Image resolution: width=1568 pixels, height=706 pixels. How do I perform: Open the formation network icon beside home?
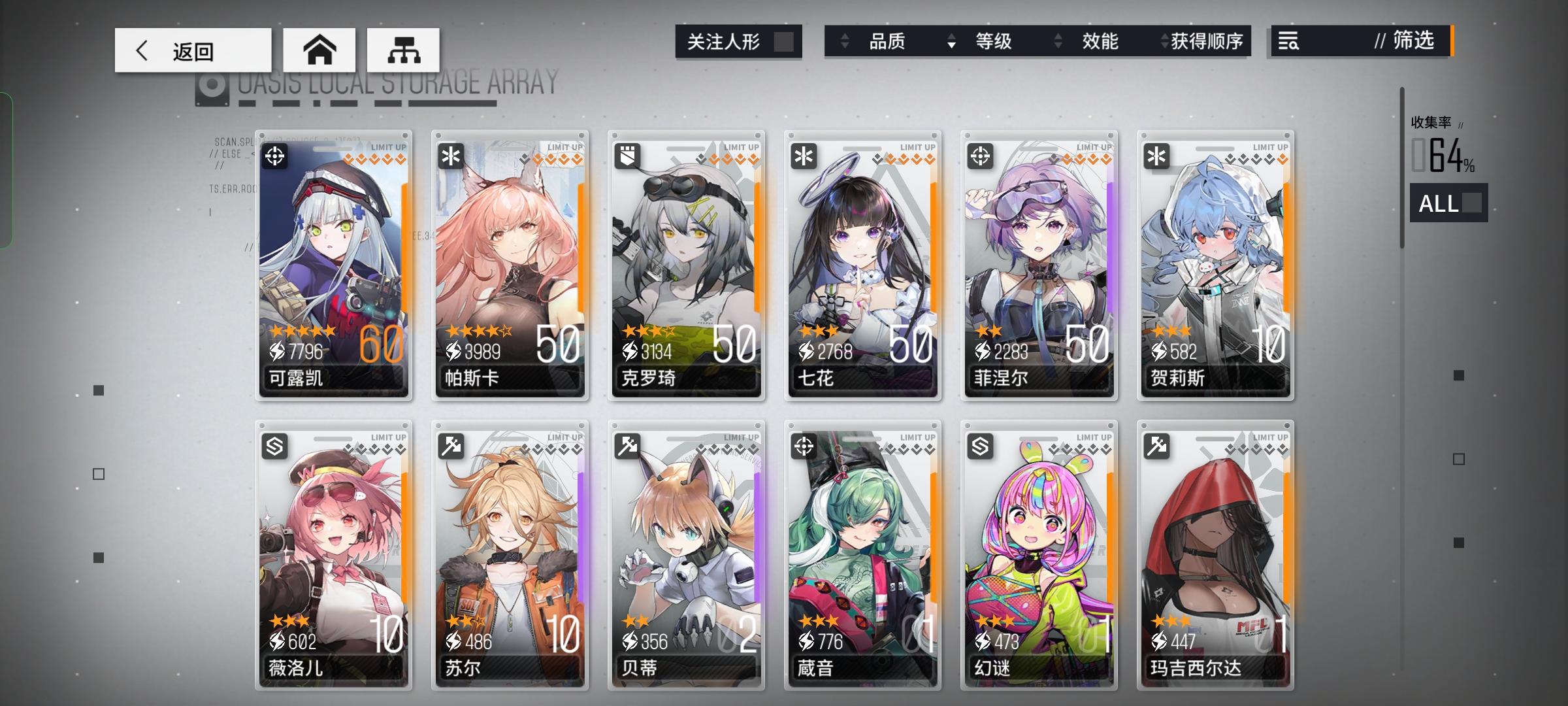tap(405, 50)
